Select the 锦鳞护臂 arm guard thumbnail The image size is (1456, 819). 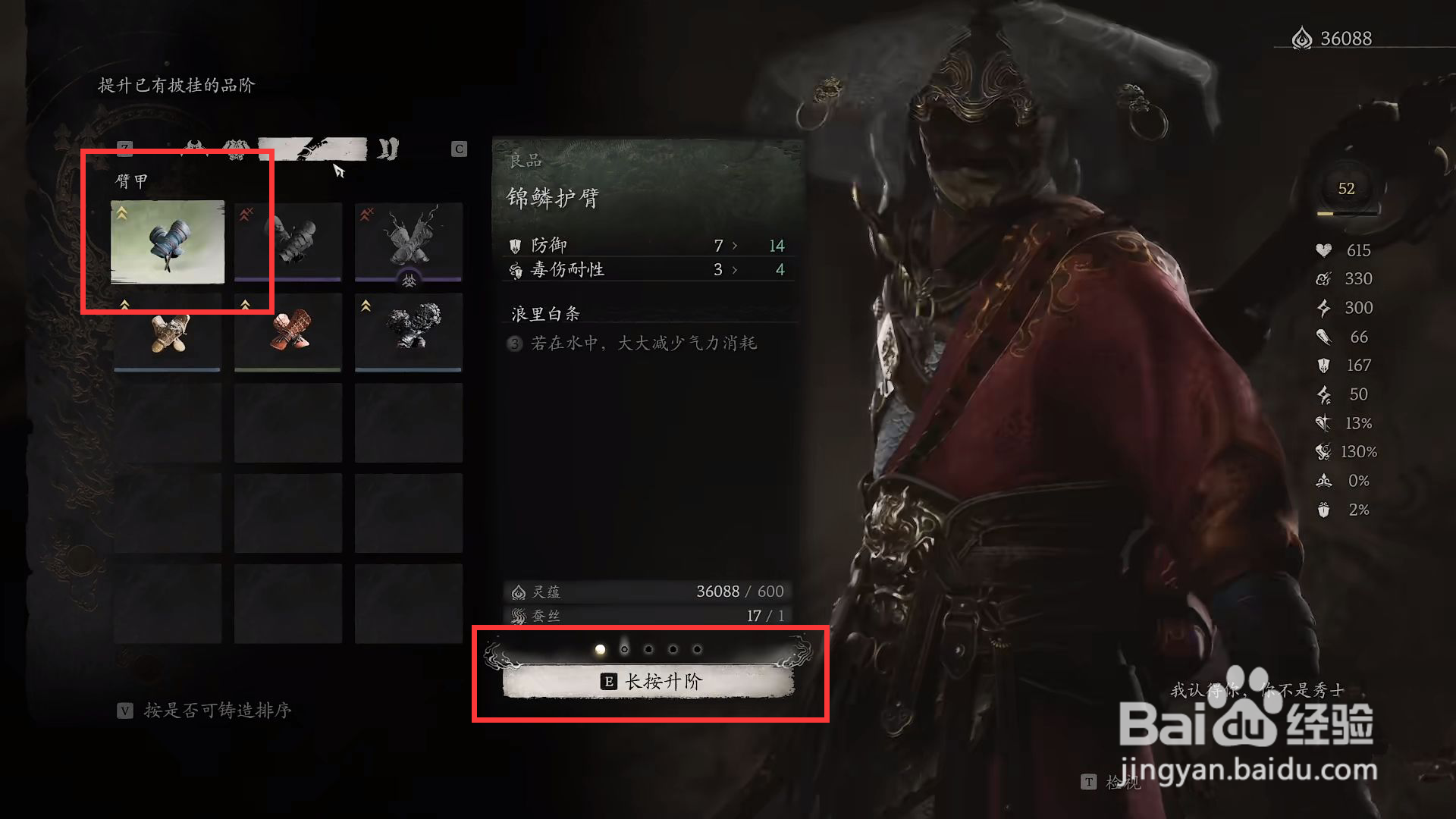pos(167,243)
